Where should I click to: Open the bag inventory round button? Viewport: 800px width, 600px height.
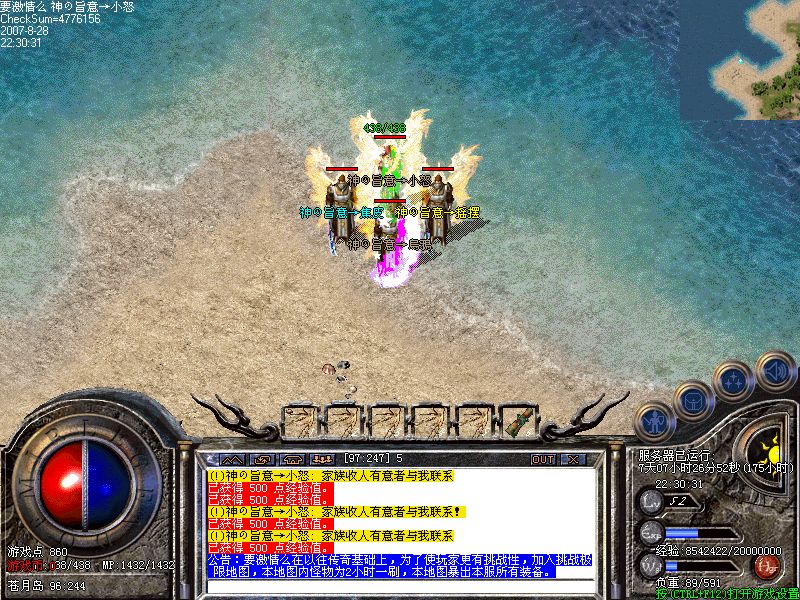tap(693, 400)
